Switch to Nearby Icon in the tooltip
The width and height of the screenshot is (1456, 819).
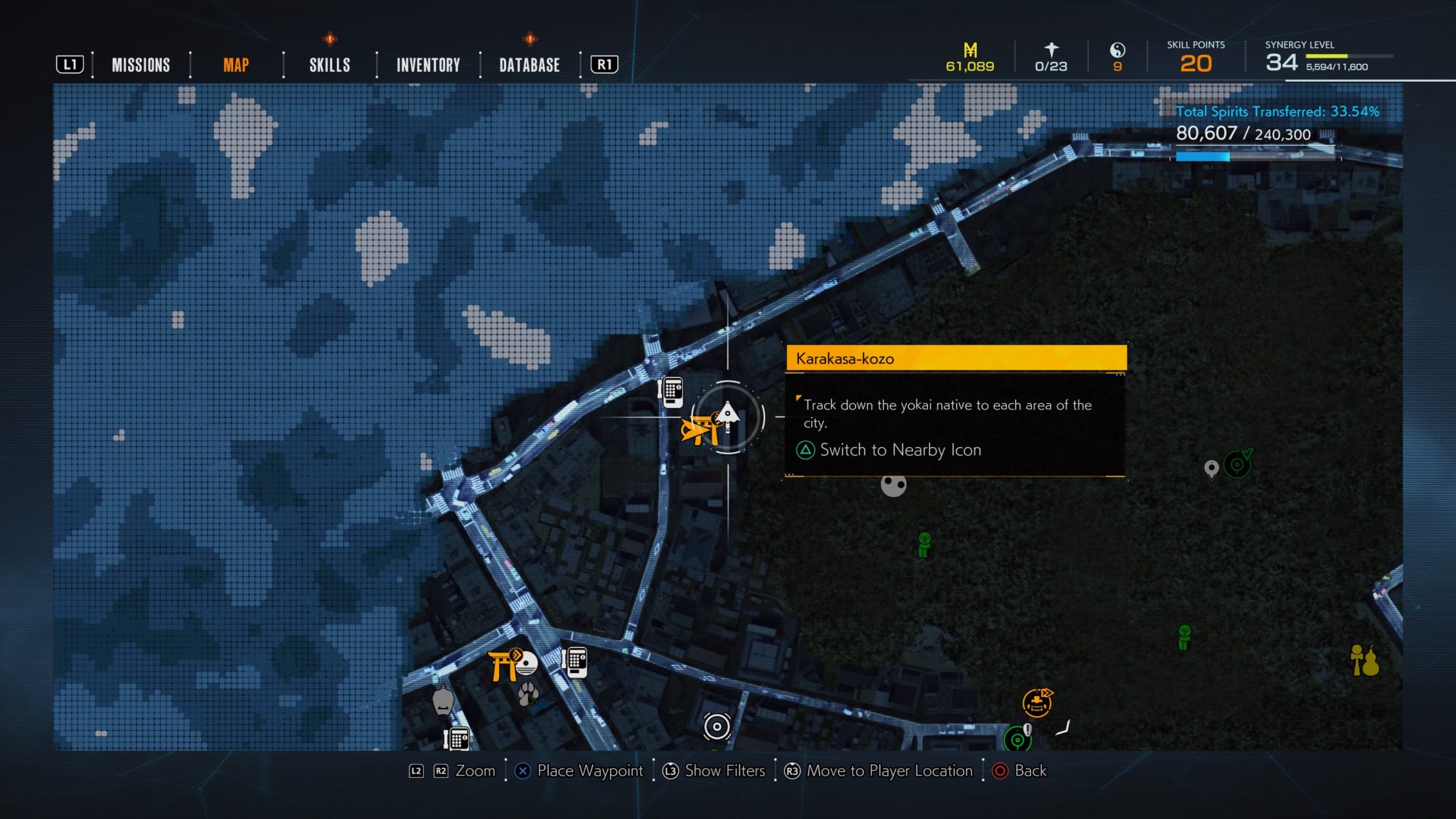pos(900,449)
